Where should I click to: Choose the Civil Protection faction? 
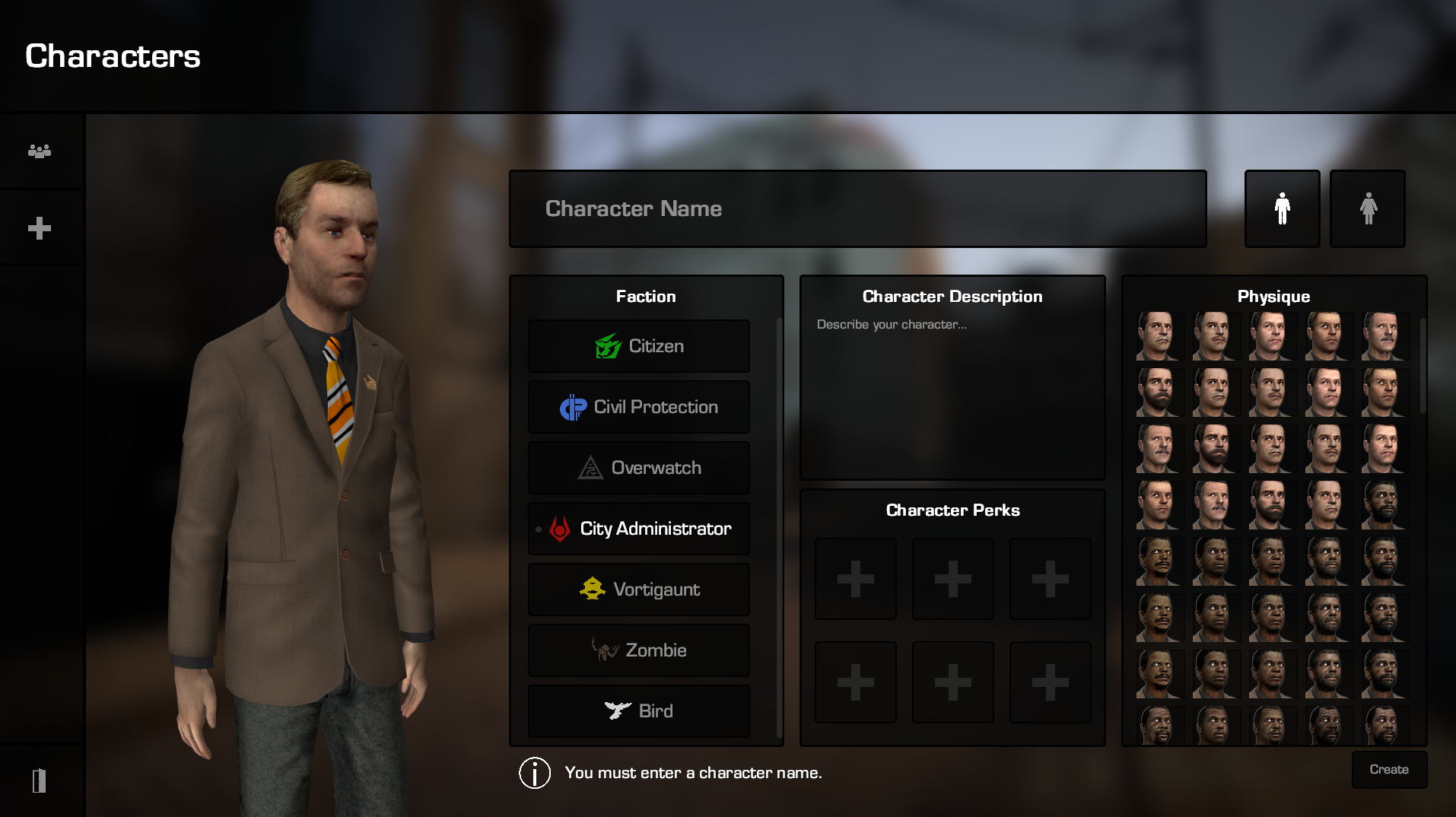pos(639,407)
